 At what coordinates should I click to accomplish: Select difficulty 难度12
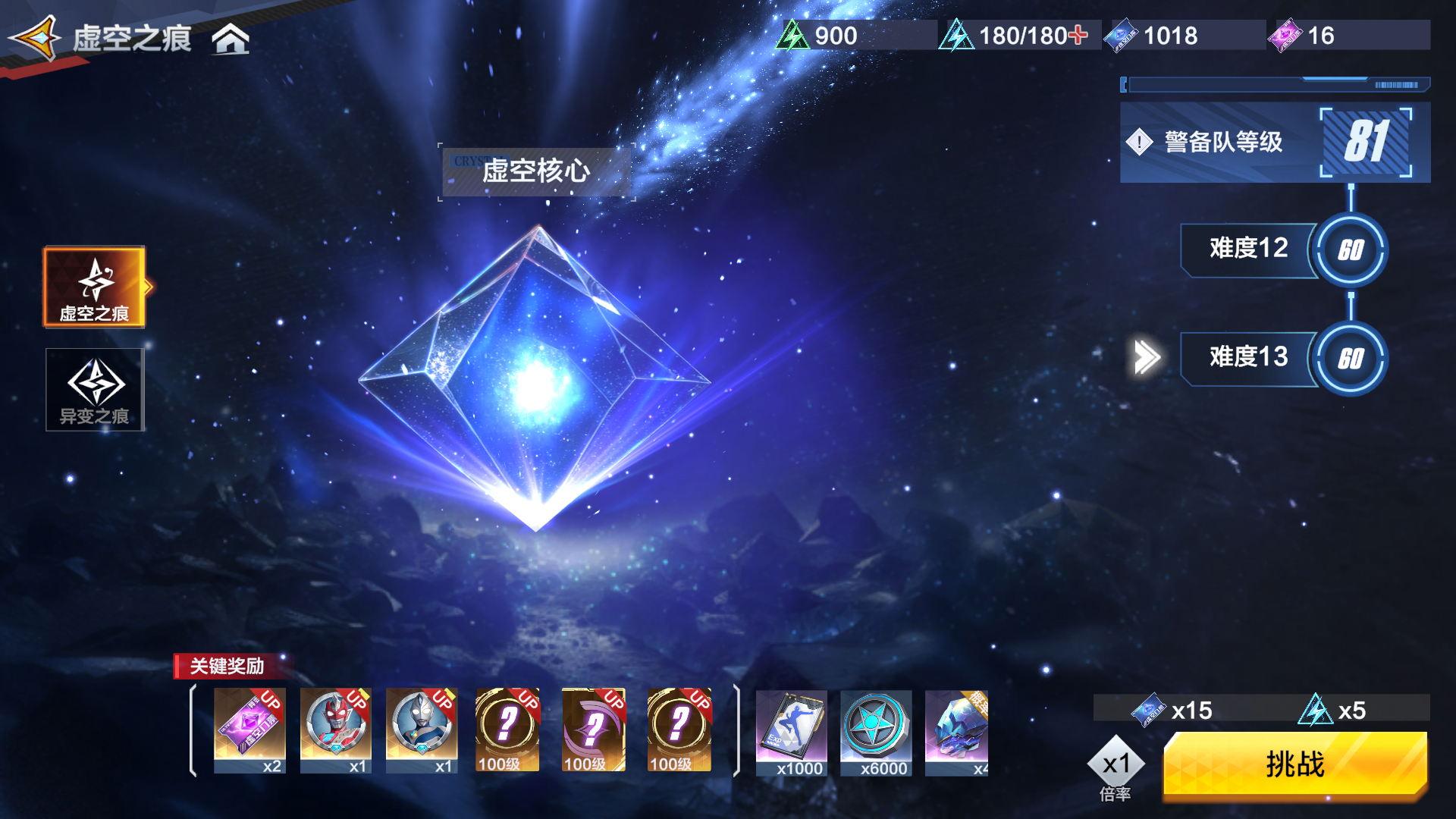pyautogui.click(x=1248, y=249)
